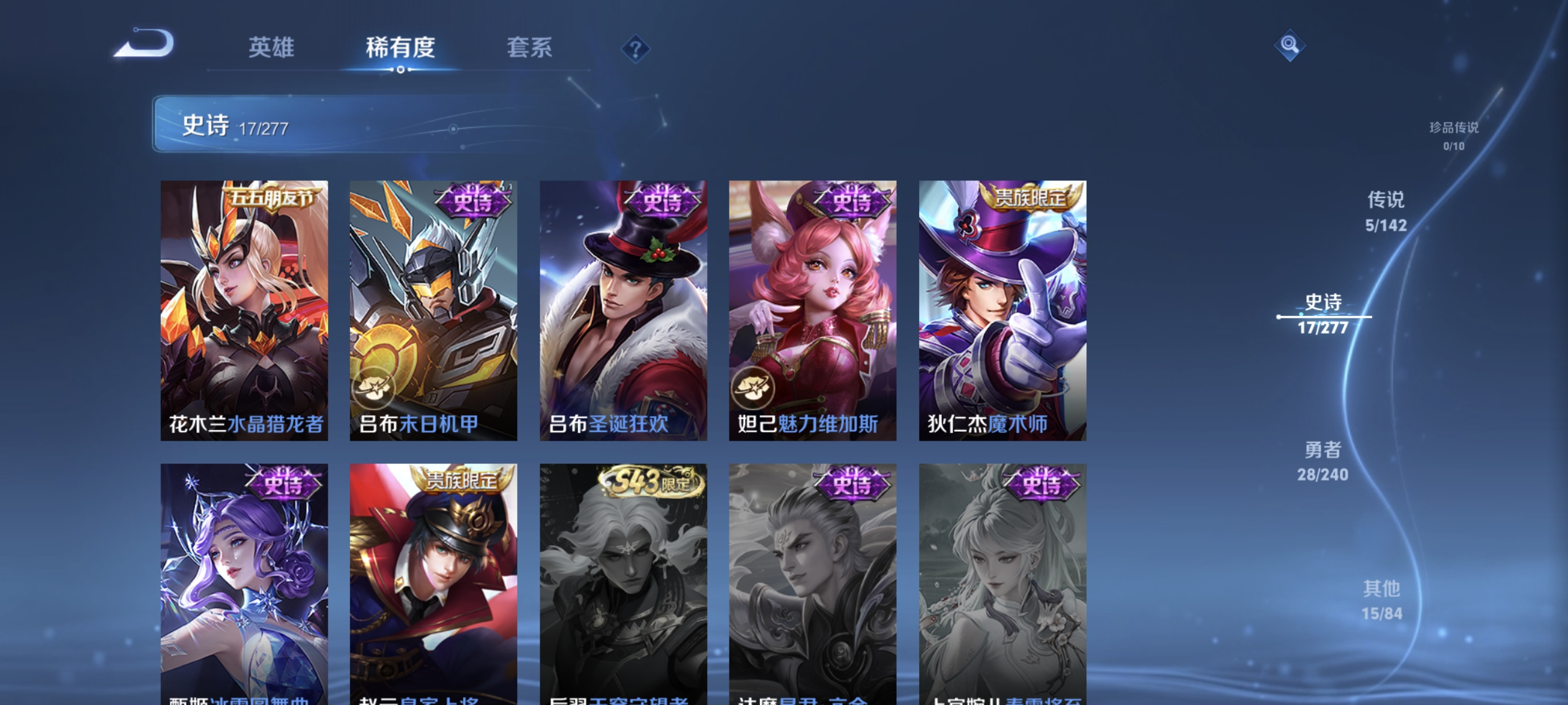1568x705 pixels.
Task: Open the search magnifier icon top right
Action: [1290, 44]
